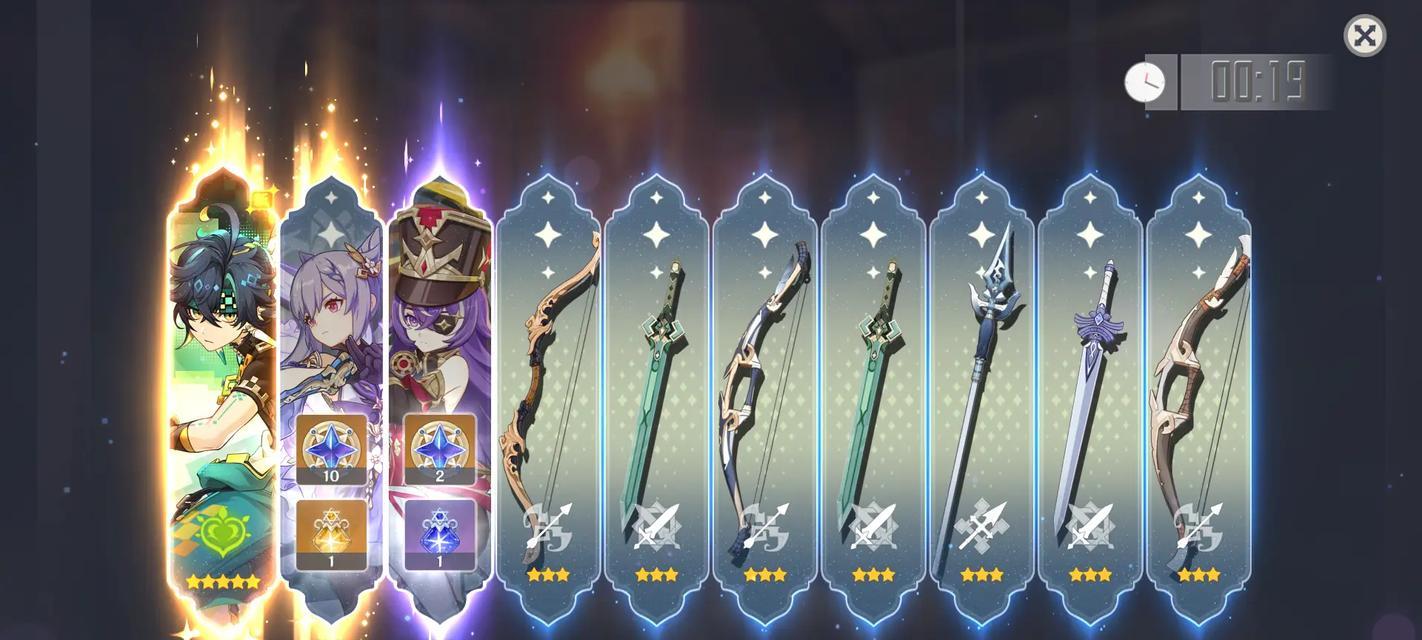Screen dimensions: 1422x640
Task: Choose the silver claymore with purple guard
Action: 1090,400
